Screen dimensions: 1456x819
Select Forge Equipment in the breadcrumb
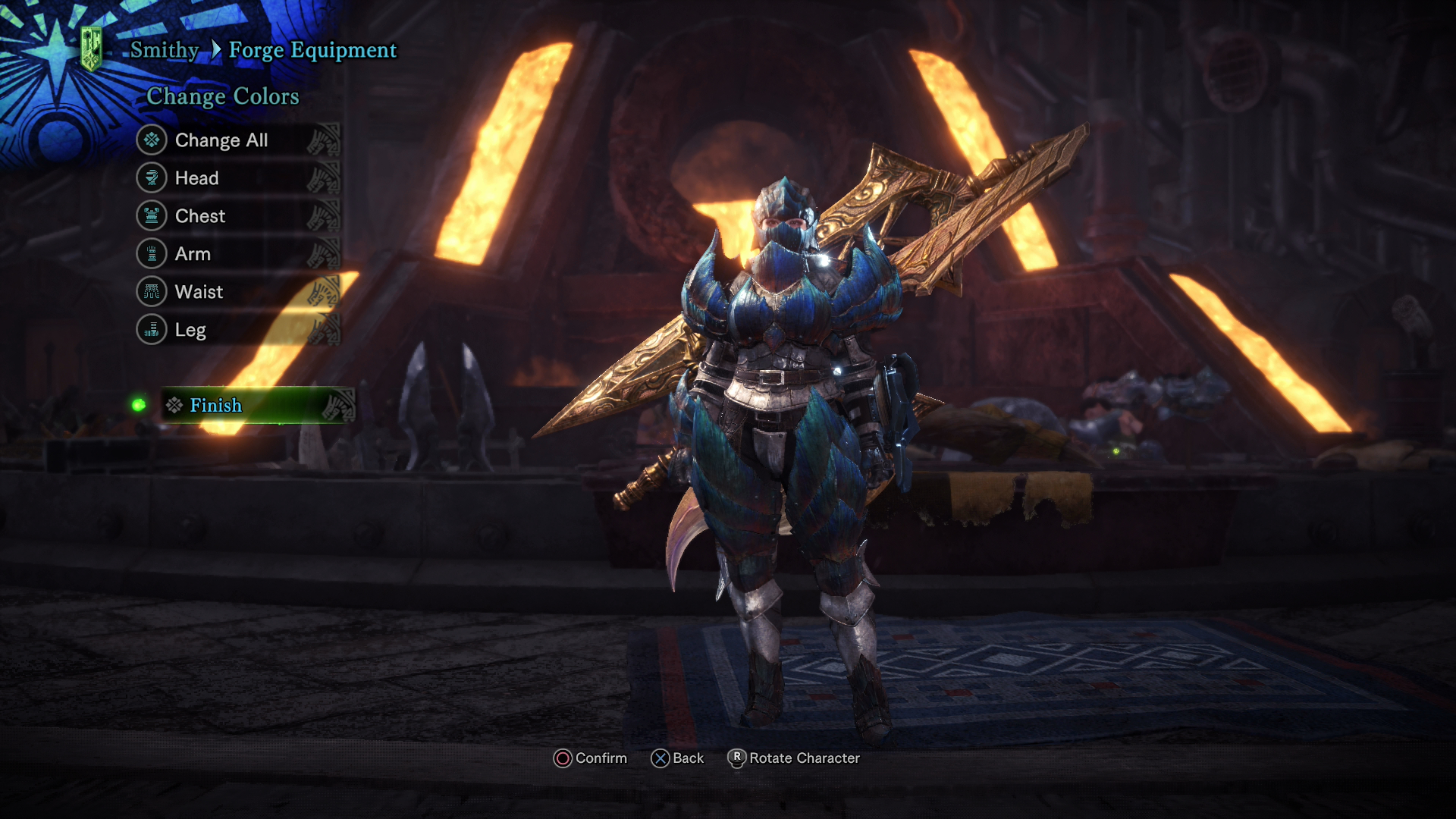pyautogui.click(x=314, y=50)
